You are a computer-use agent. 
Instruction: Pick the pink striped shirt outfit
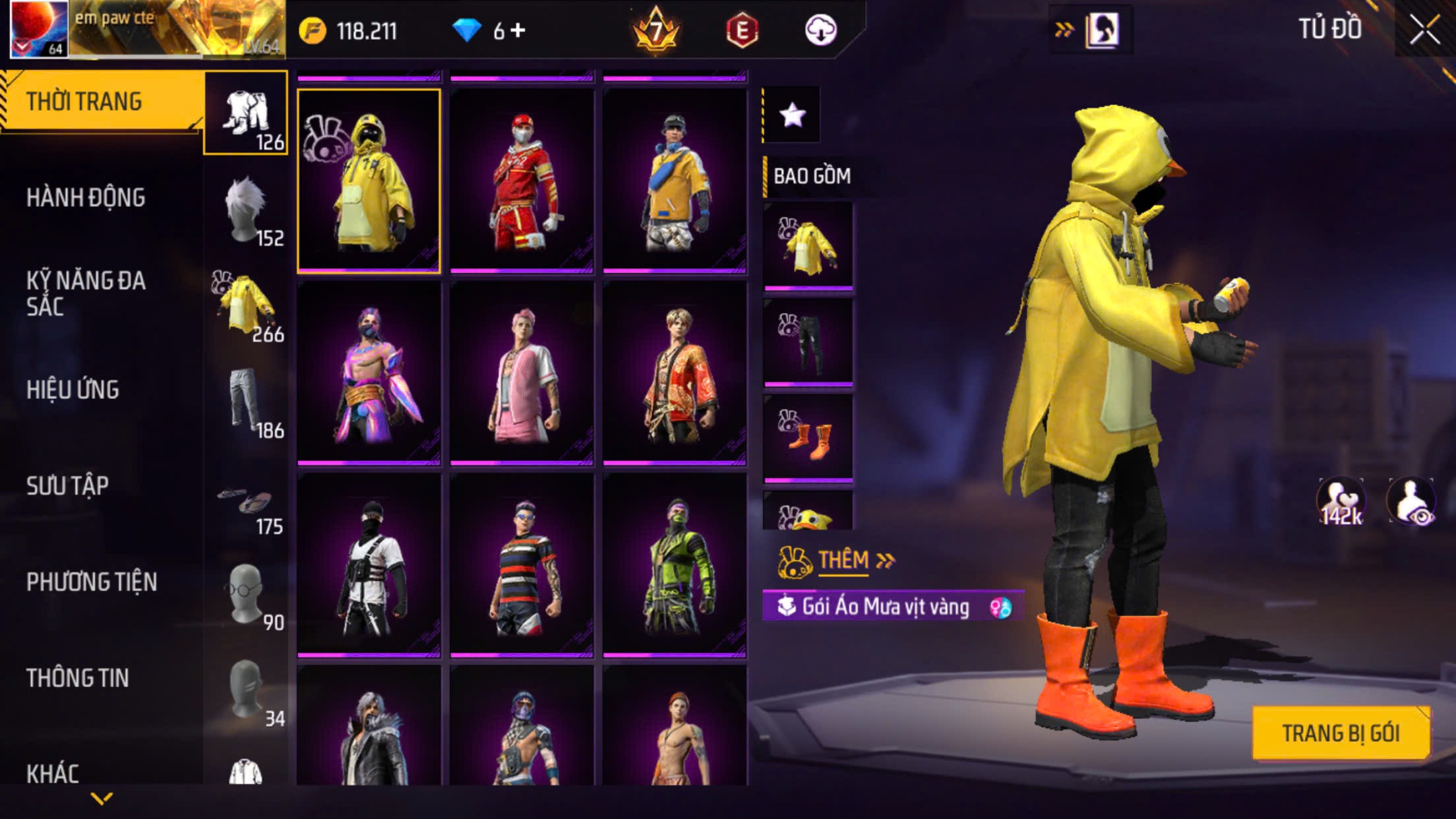pyautogui.click(x=522, y=373)
